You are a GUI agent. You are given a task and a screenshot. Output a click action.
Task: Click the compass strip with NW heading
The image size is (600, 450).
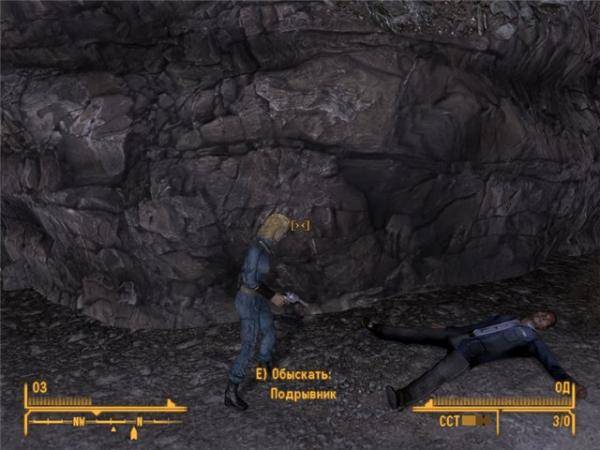pyautogui.click(x=105, y=422)
